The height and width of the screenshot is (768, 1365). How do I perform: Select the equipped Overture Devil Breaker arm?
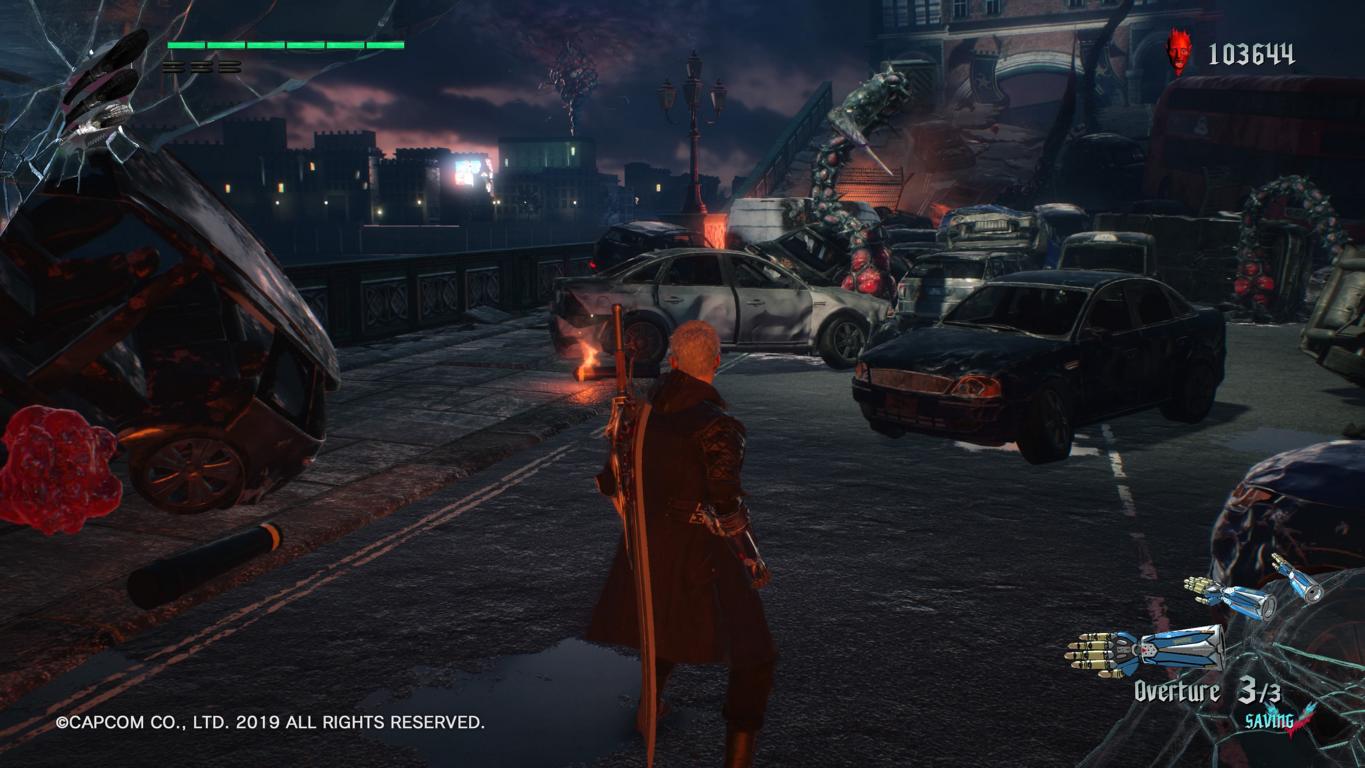pos(1145,647)
